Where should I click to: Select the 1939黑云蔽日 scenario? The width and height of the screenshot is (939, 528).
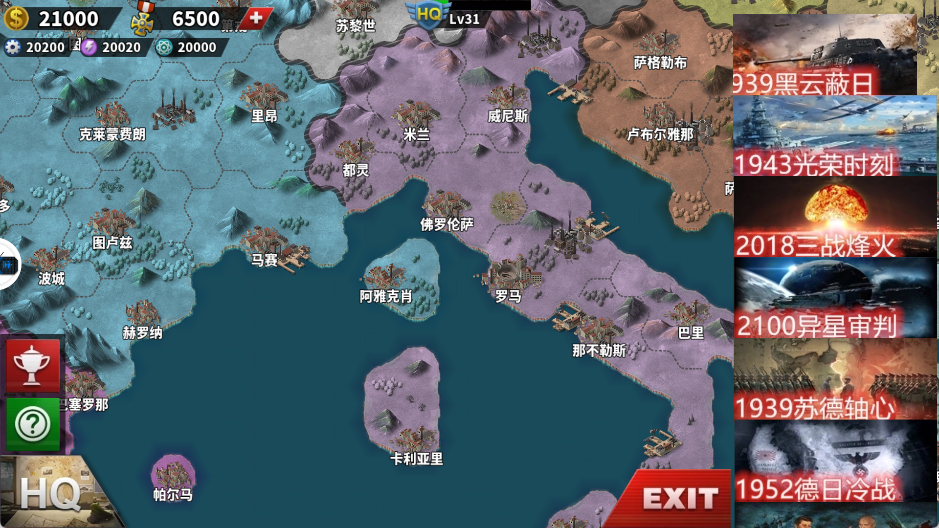click(x=824, y=56)
